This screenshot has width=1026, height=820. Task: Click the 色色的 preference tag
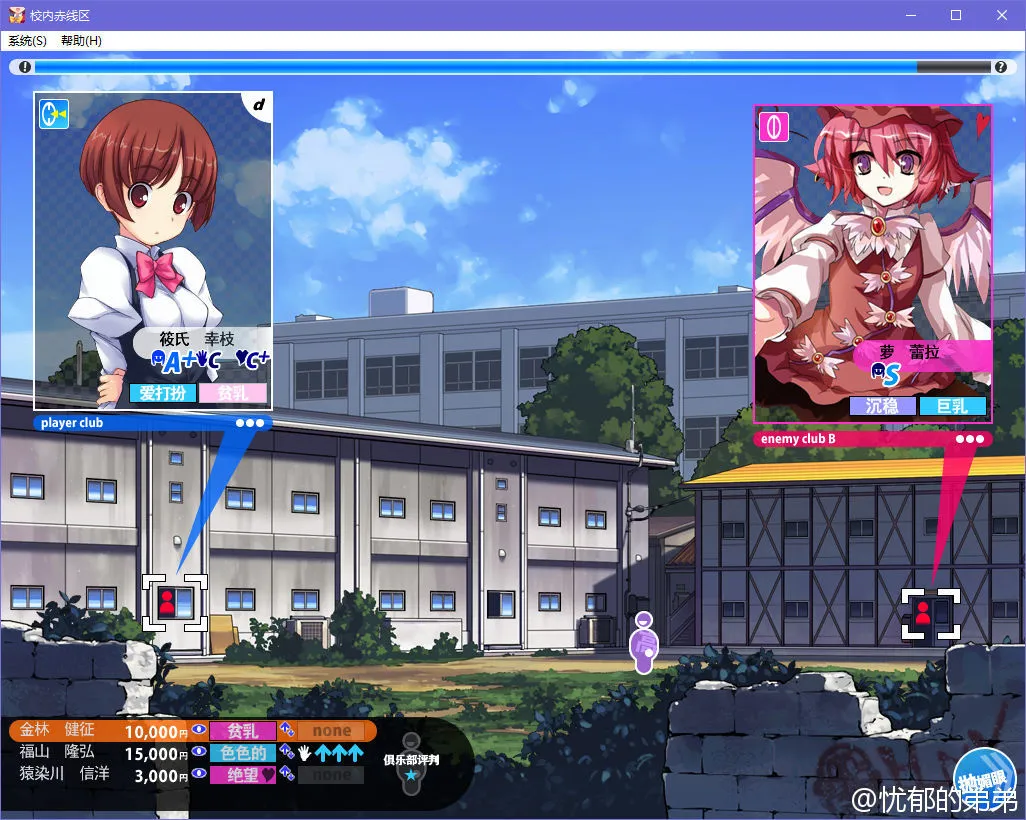[243, 753]
